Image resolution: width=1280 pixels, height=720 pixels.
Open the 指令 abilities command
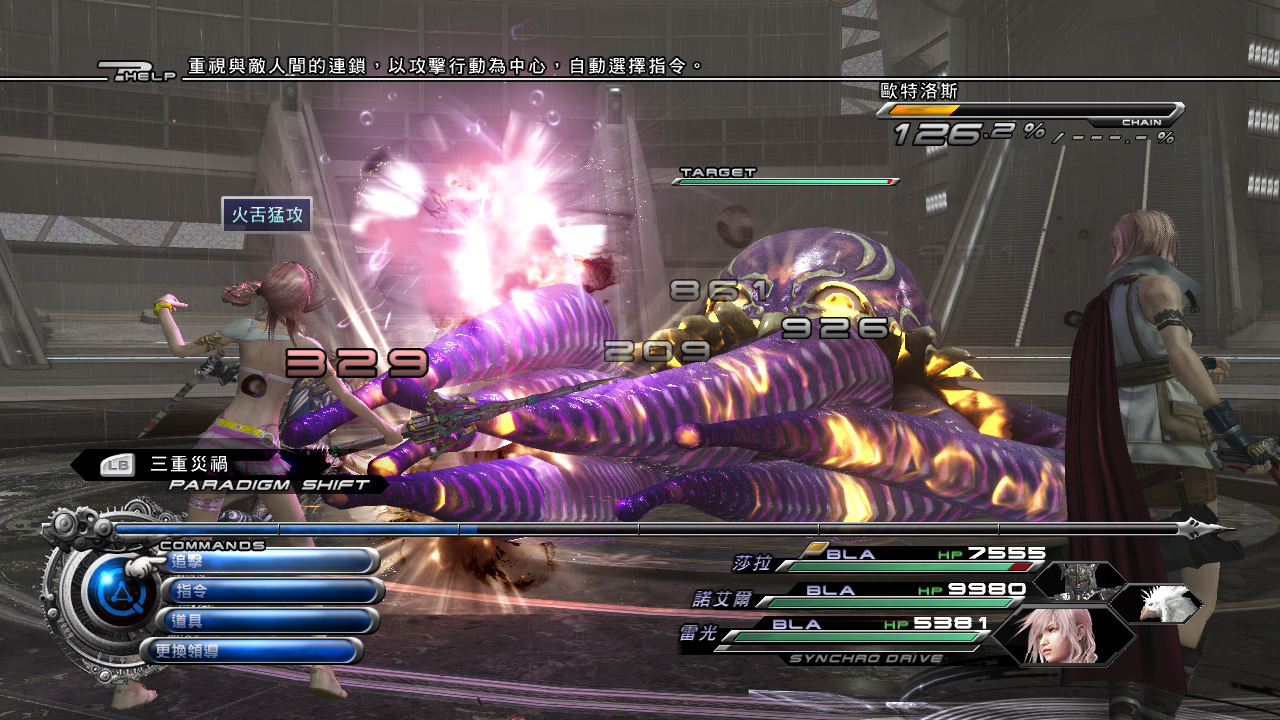point(272,591)
